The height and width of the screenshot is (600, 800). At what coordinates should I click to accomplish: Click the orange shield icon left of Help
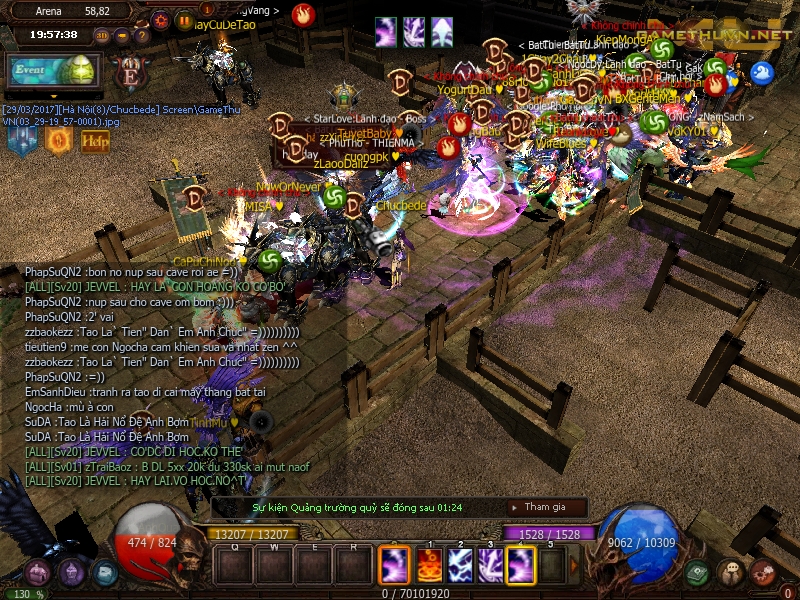[57, 140]
